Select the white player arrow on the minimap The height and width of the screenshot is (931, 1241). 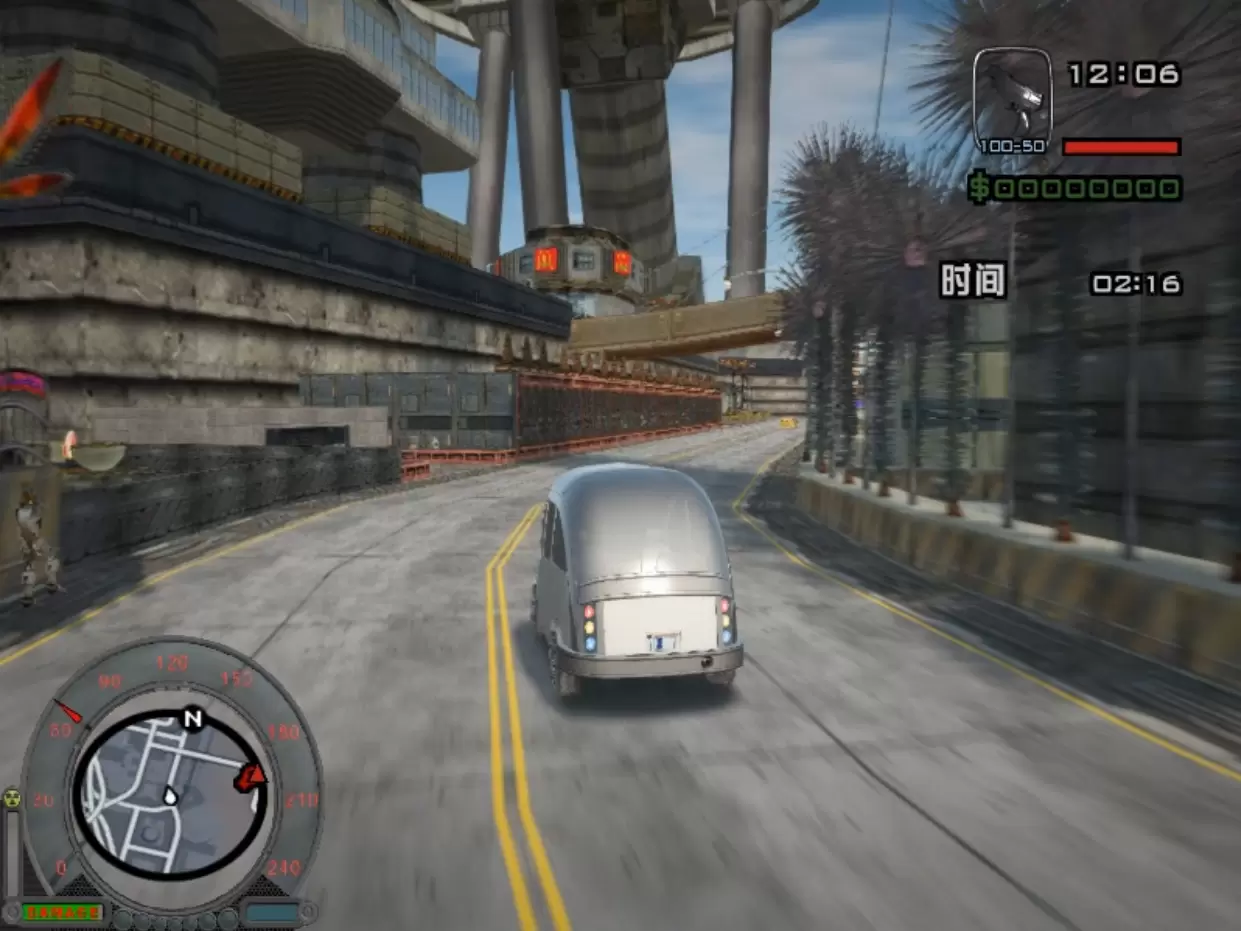pos(171,797)
